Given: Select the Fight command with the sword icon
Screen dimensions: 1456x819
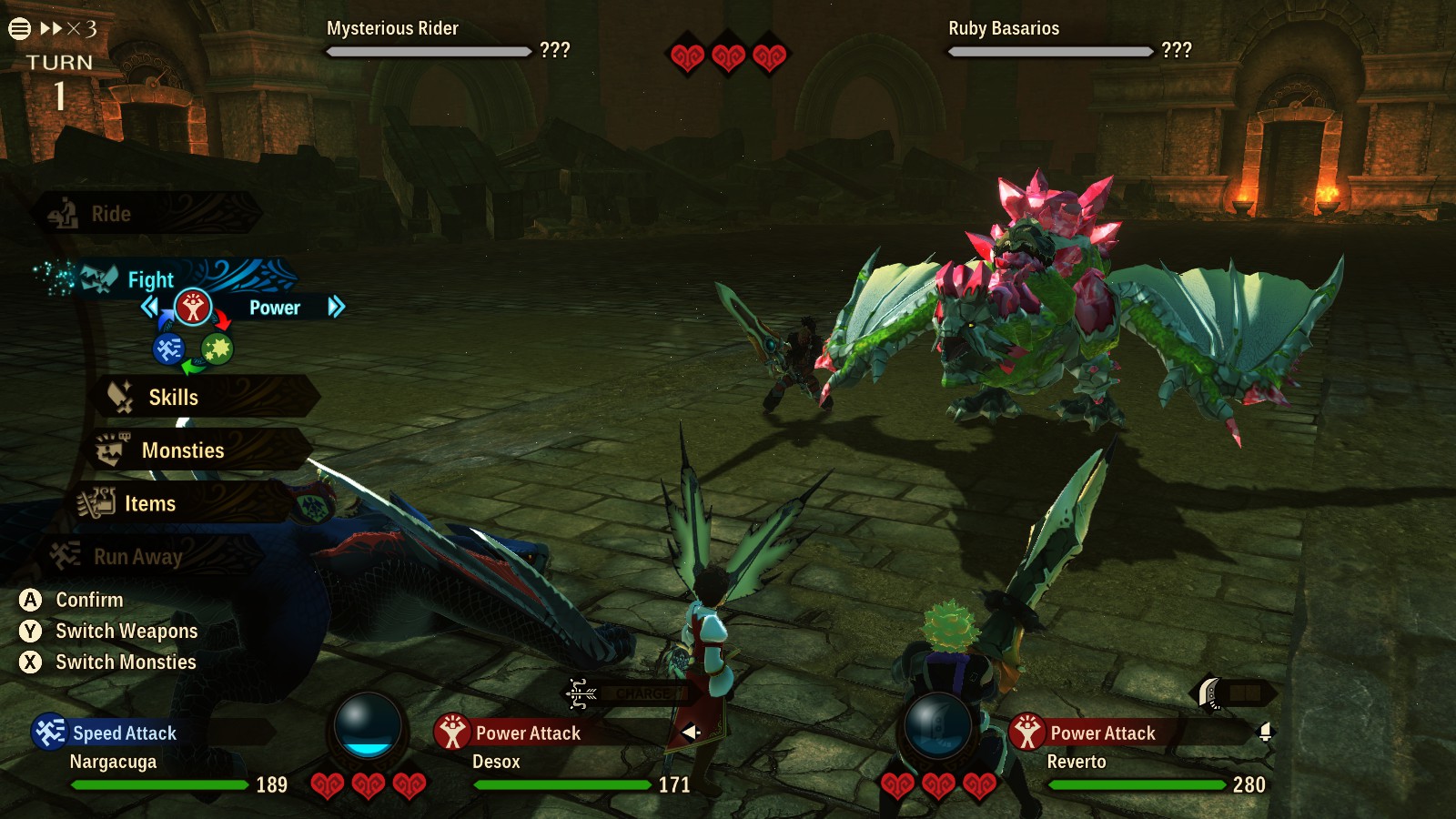Looking at the screenshot, I should coord(127,279).
